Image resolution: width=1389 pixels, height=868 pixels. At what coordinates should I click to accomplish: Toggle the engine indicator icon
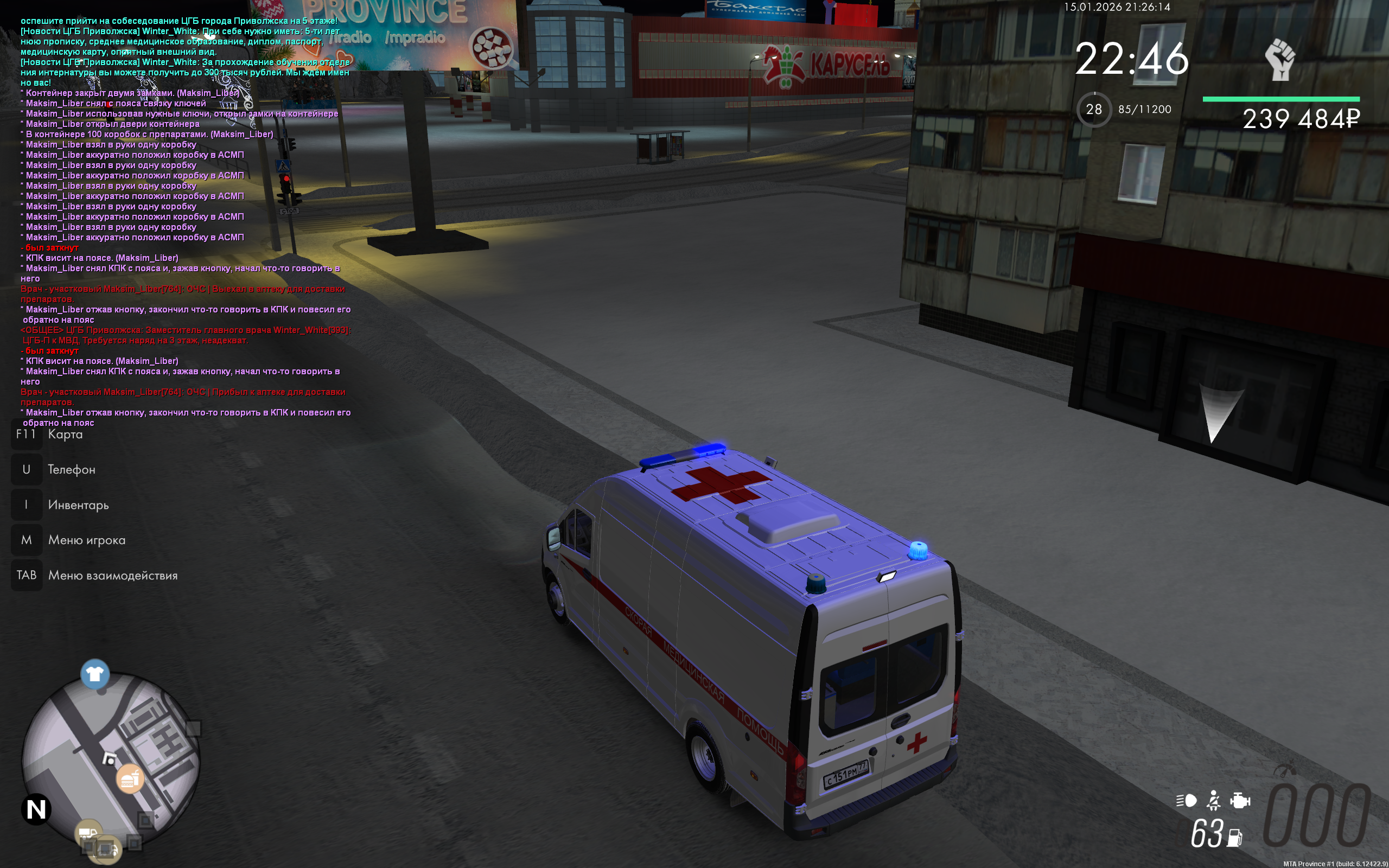coord(1240,800)
